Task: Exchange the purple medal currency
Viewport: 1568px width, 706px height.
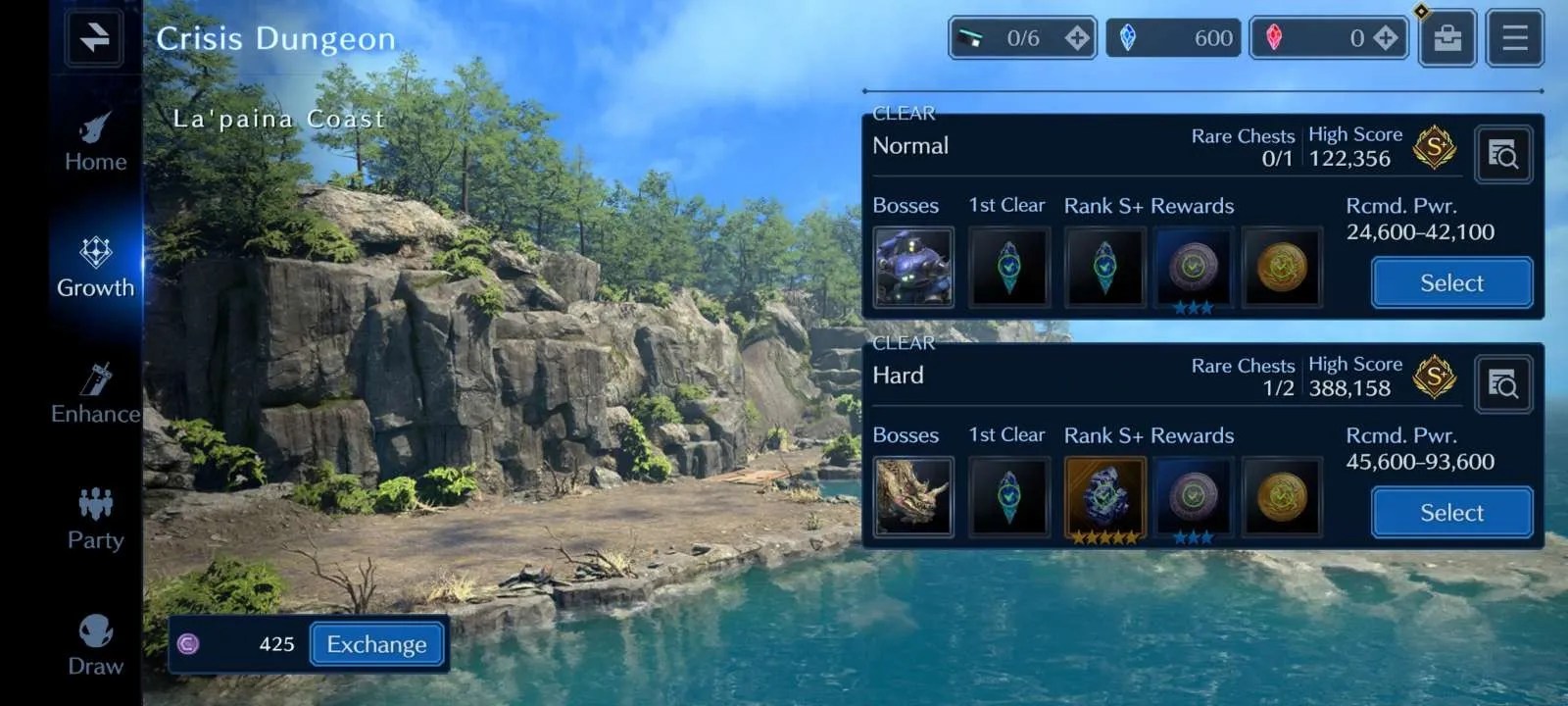Action: pos(376,644)
